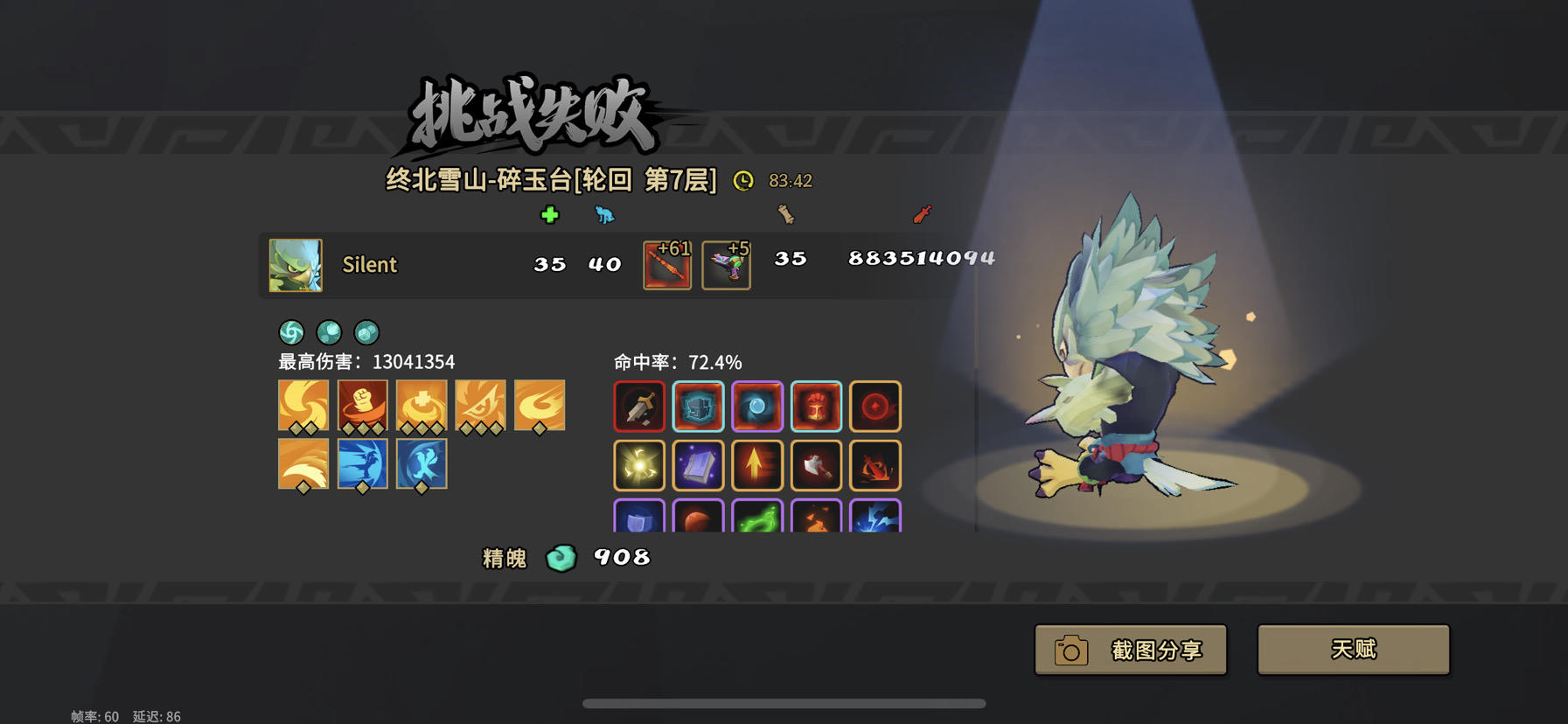This screenshot has height=724, width=1568.
Task: Click the blue ice cube buff icon
Action: (x=698, y=406)
